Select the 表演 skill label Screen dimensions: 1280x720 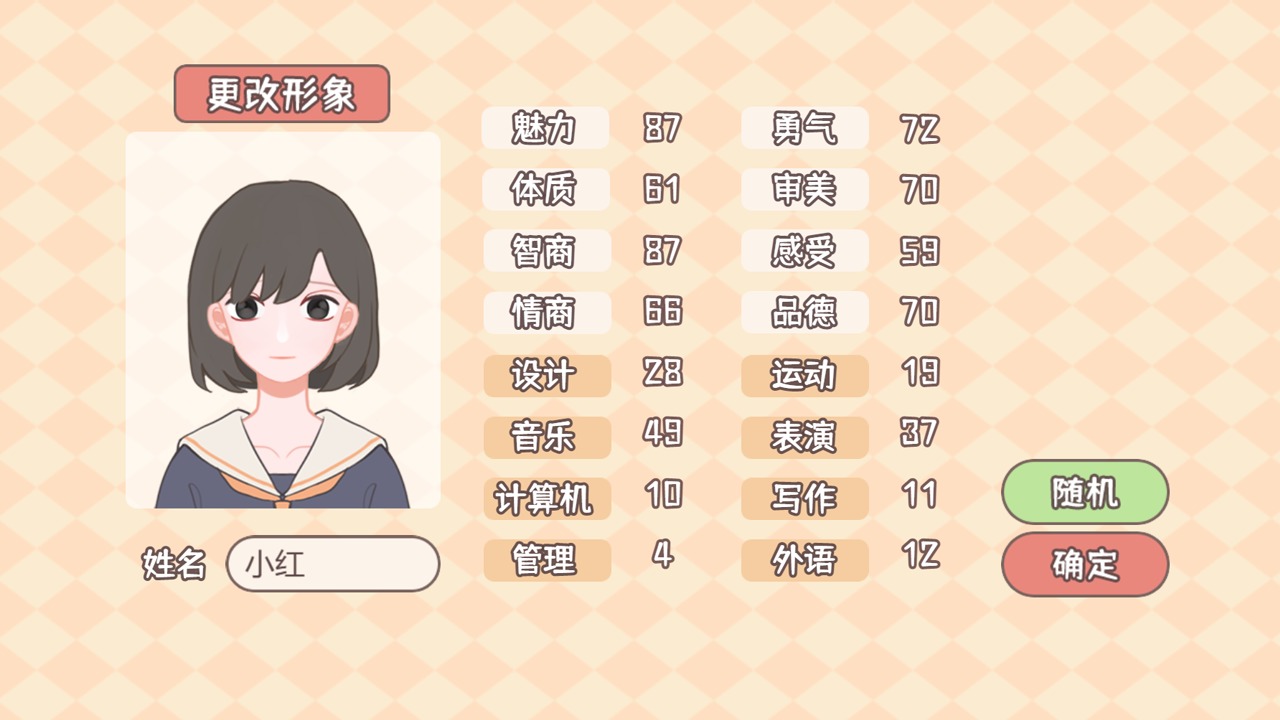coord(804,437)
